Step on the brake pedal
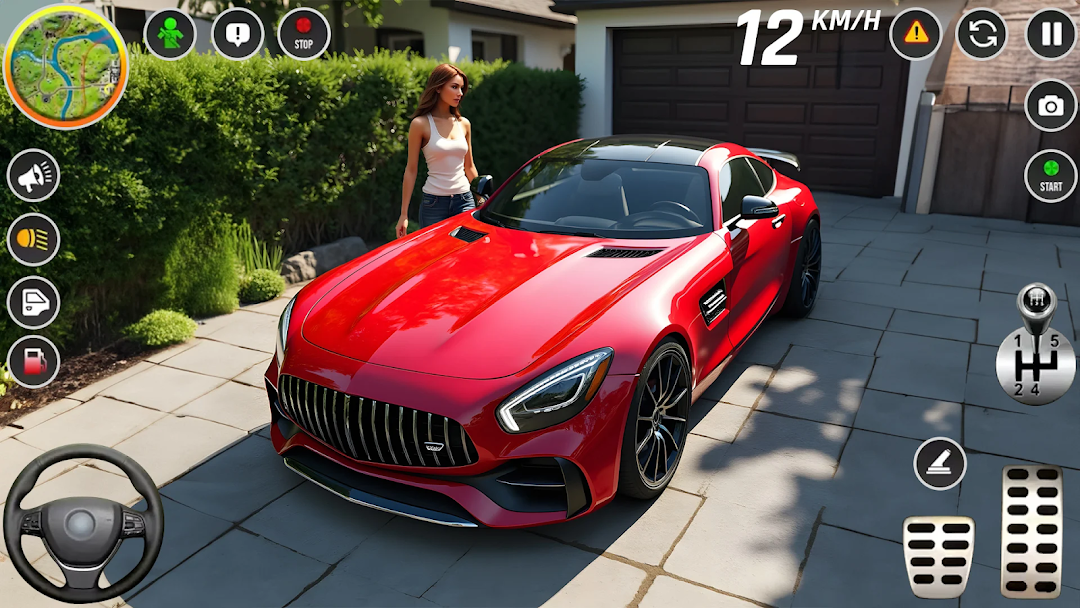This screenshot has width=1080, height=608. pos(938,556)
